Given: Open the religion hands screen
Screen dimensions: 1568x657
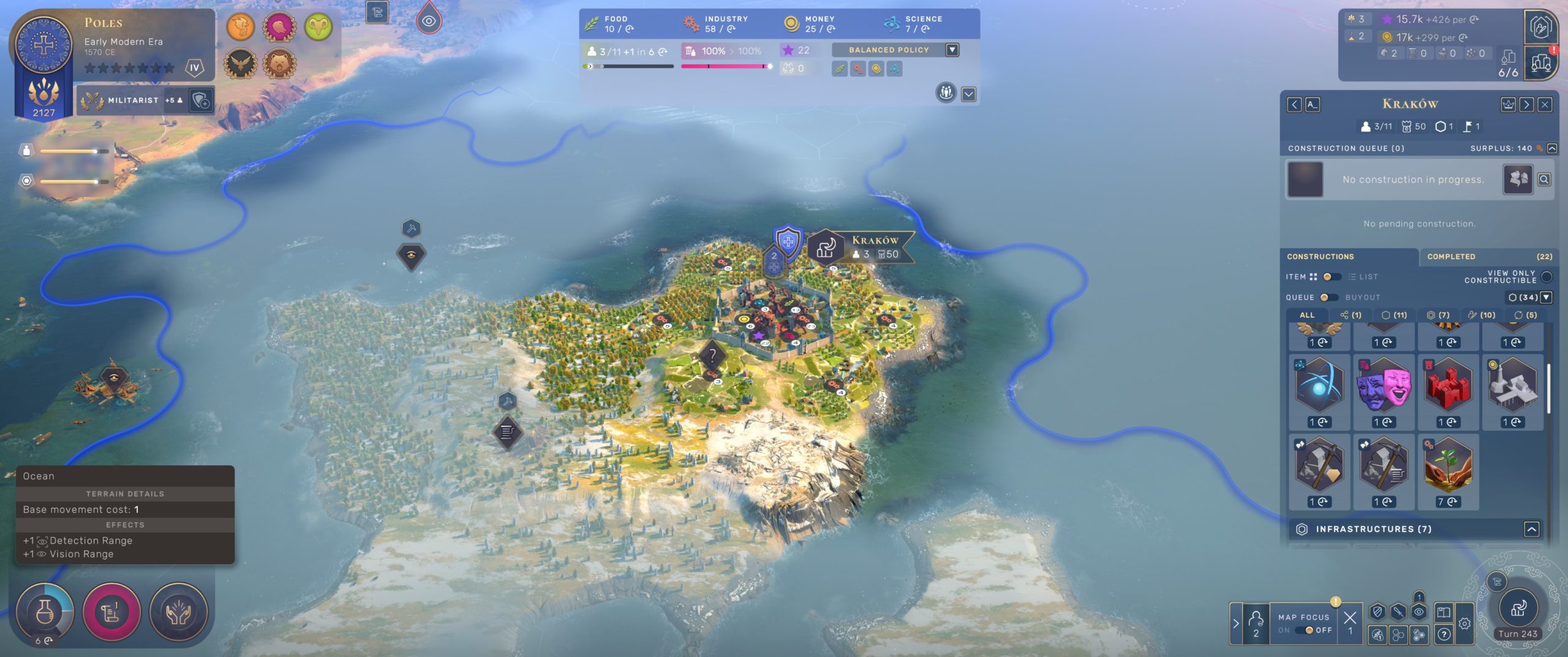Looking at the screenshot, I should tap(178, 612).
